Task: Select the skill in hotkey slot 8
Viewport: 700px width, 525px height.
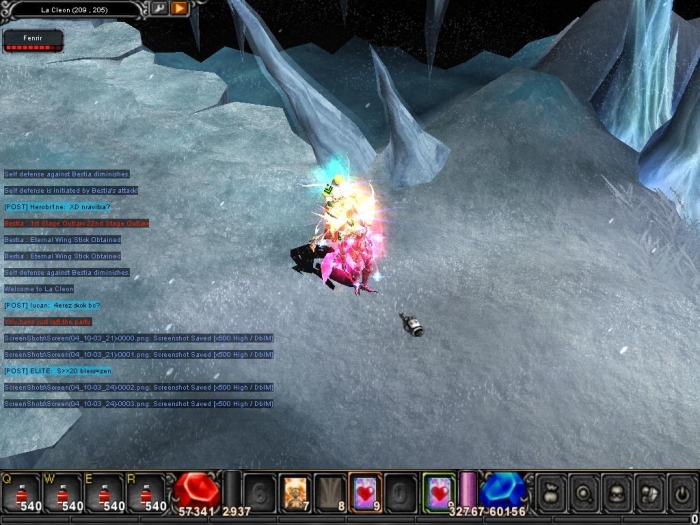Action: (x=328, y=491)
